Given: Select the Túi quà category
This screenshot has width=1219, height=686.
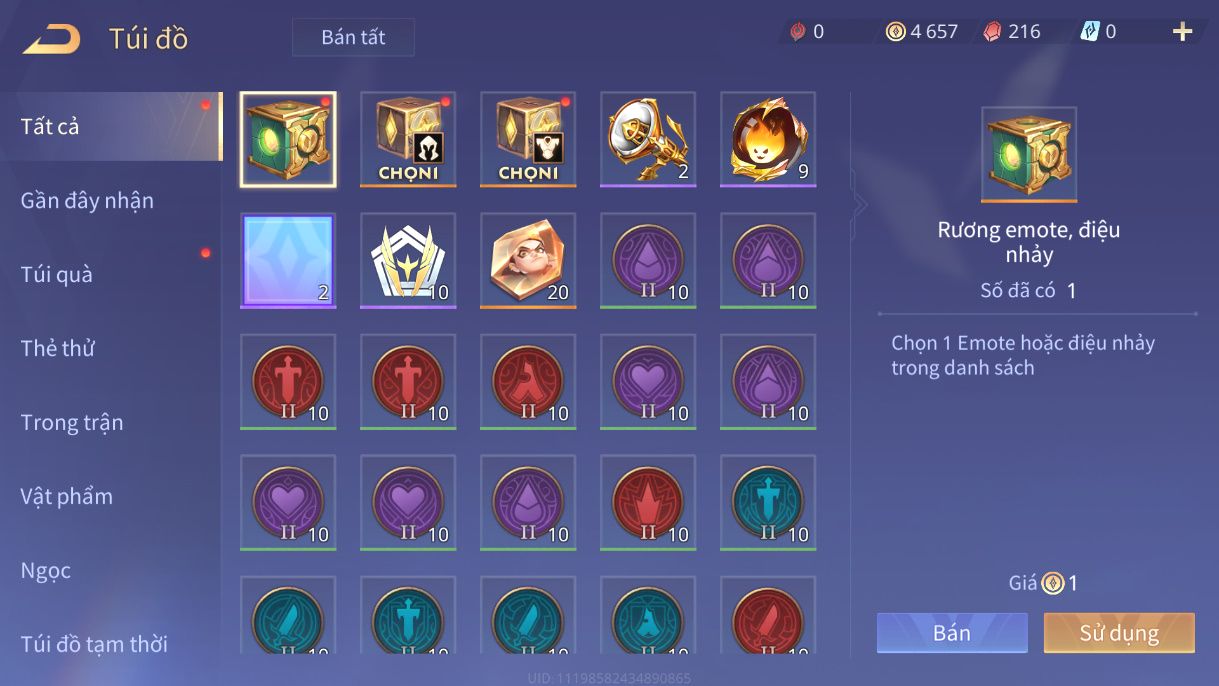Looking at the screenshot, I should (x=57, y=275).
